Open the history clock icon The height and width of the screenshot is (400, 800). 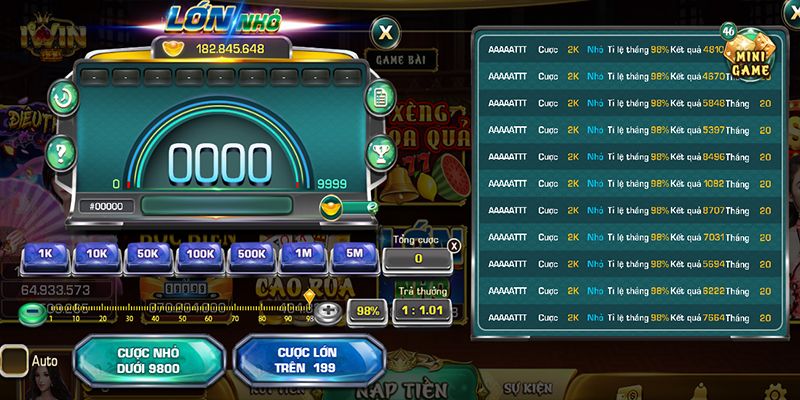pyautogui.click(x=62, y=98)
